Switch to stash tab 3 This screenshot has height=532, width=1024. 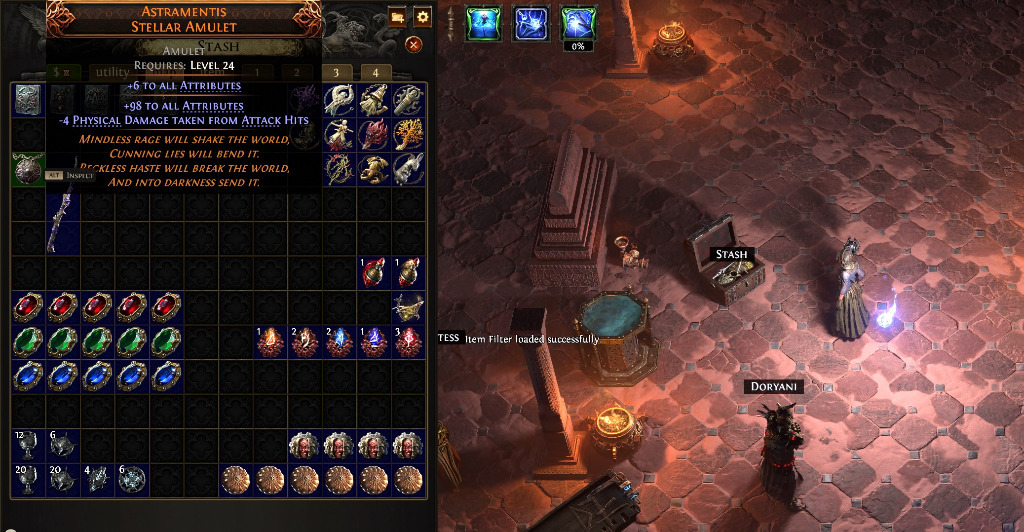[x=336, y=73]
